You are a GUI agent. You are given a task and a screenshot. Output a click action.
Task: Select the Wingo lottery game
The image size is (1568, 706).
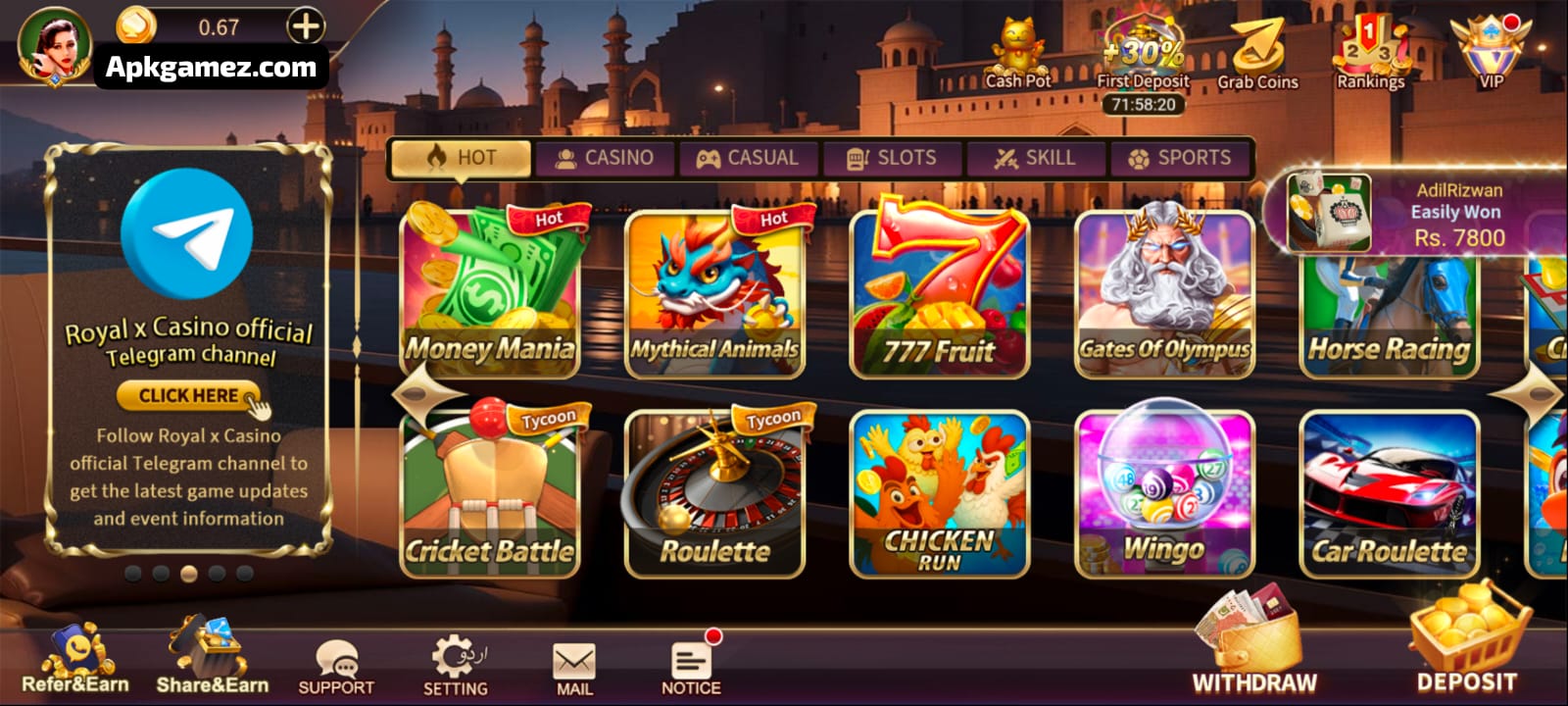(x=1165, y=494)
